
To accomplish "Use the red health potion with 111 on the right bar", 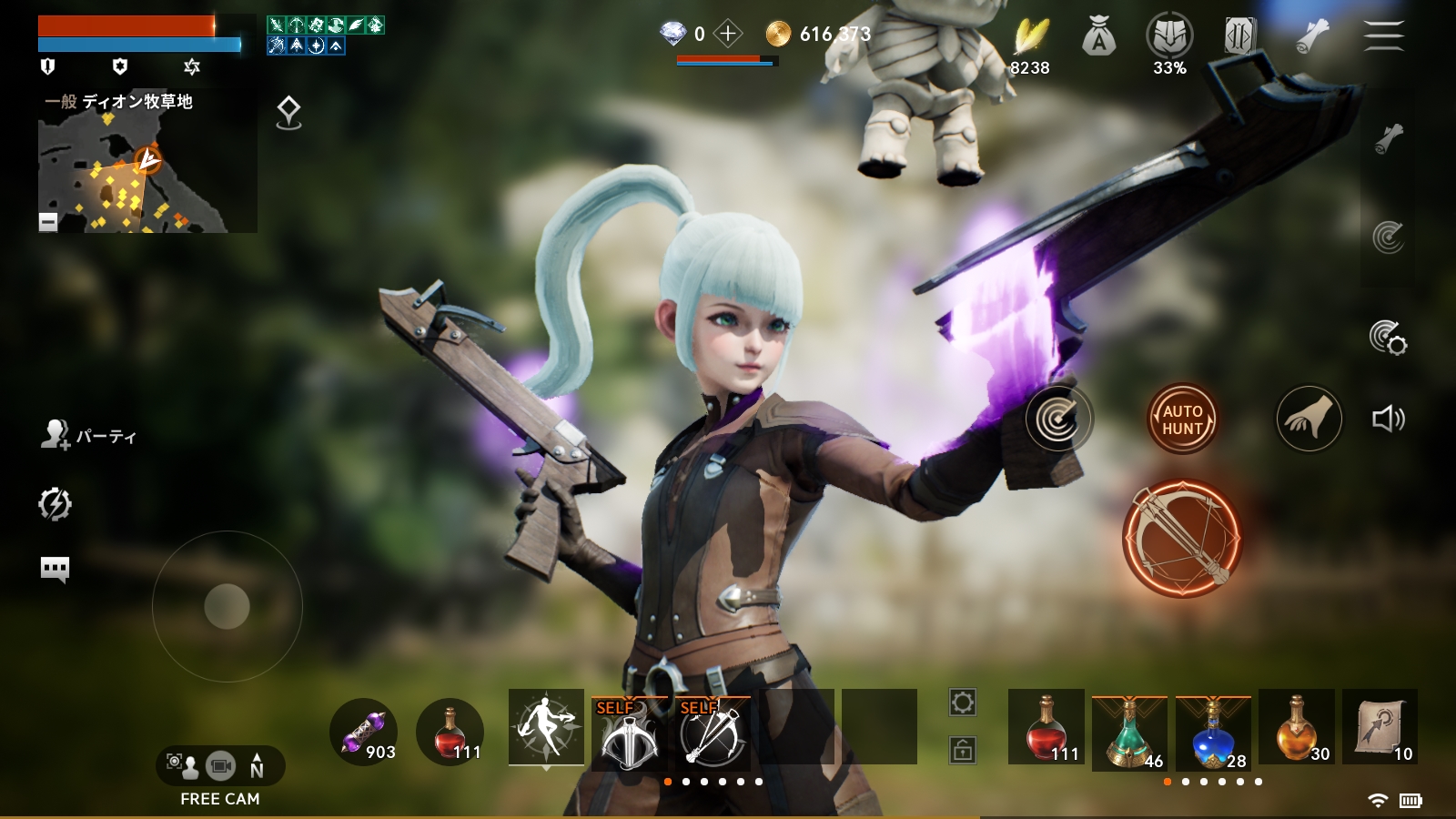I will click(1046, 727).
